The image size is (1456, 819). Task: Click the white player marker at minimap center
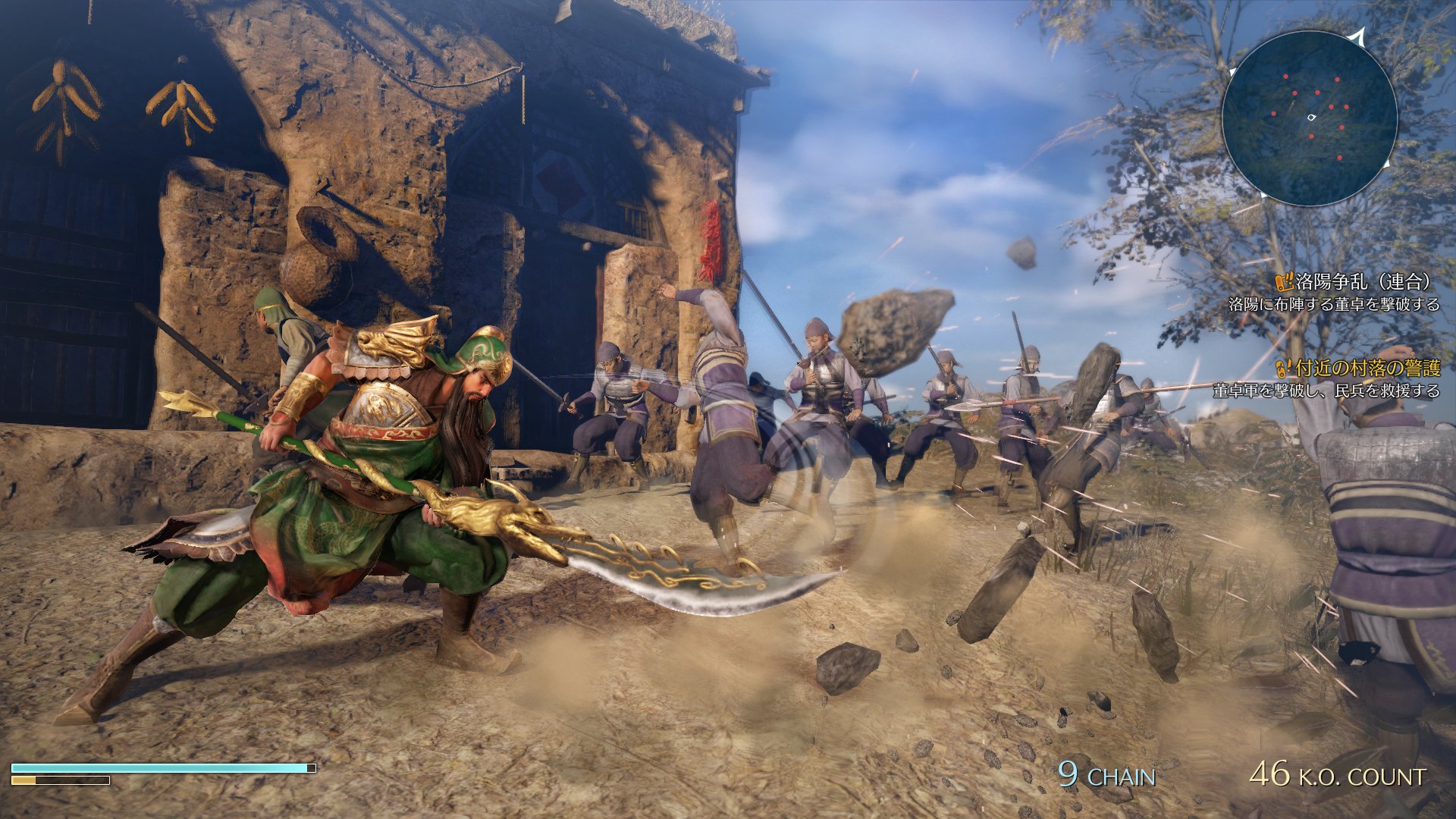click(1311, 117)
